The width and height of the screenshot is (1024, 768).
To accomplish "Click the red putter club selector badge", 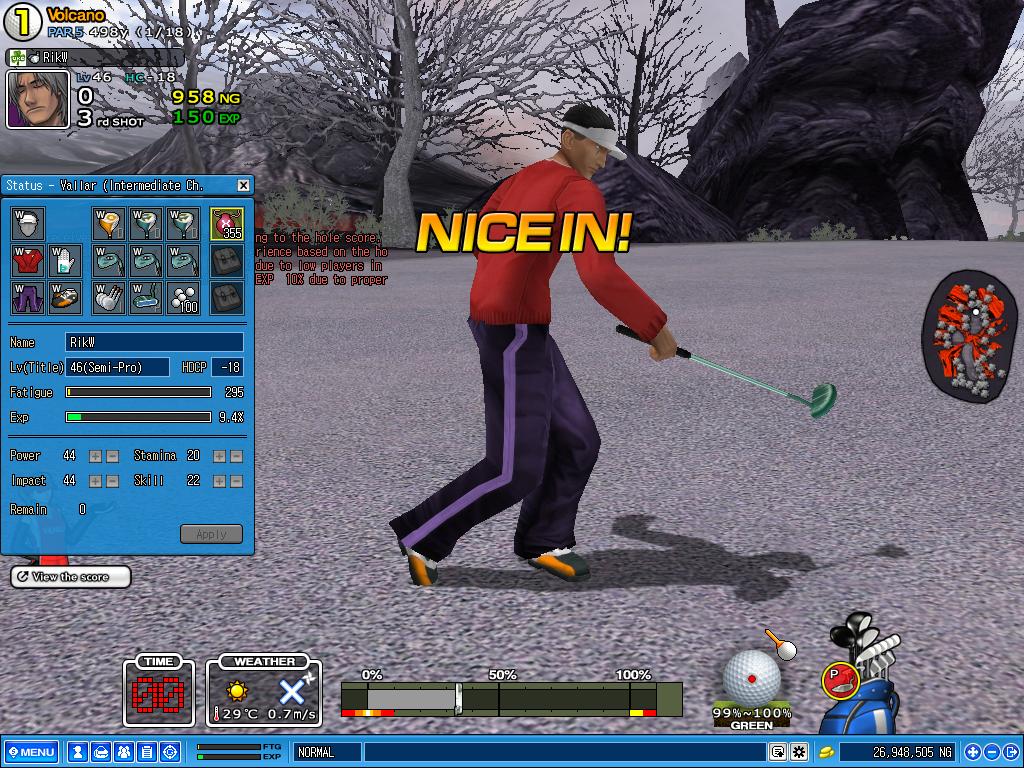I will click(837, 681).
